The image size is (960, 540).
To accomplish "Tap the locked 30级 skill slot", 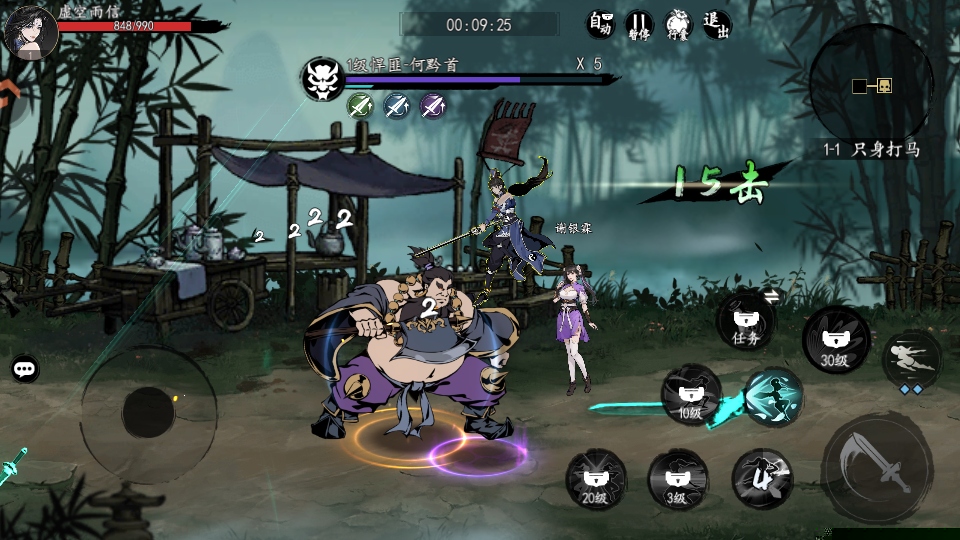I will point(834,340).
